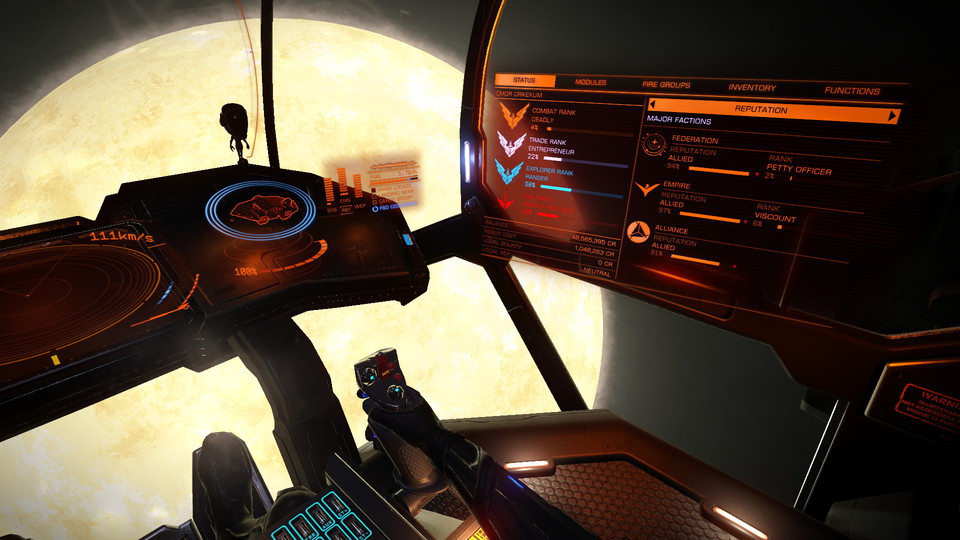Go to the Functions tab
Image resolution: width=960 pixels, height=540 pixels.
pos(852,91)
